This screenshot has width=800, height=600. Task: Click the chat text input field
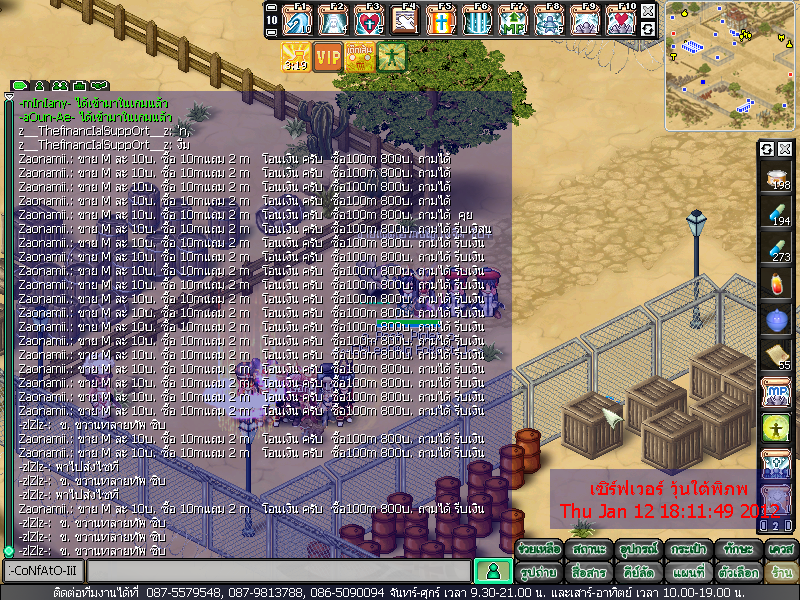click(277, 571)
